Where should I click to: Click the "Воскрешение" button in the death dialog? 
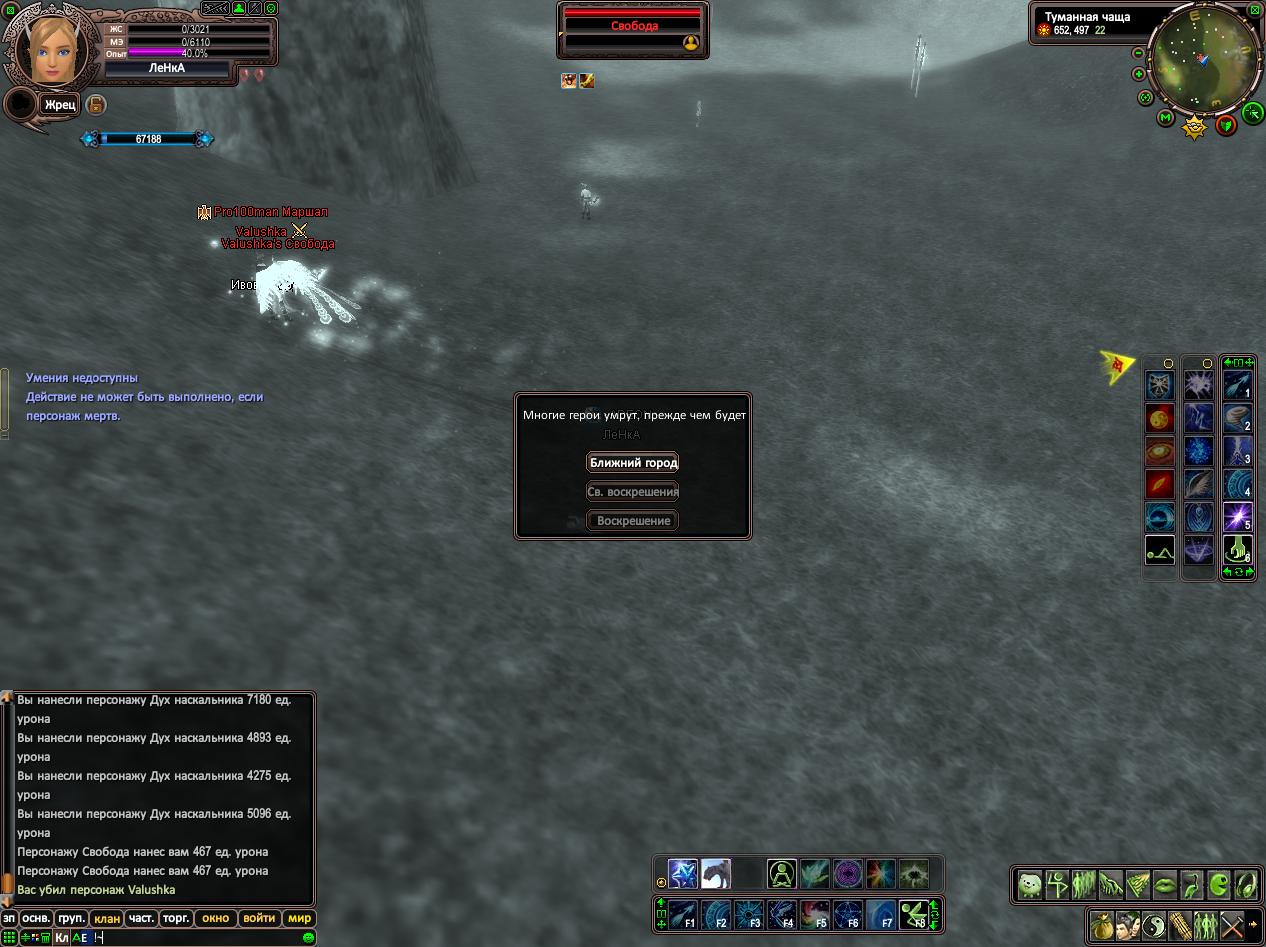[x=633, y=521]
